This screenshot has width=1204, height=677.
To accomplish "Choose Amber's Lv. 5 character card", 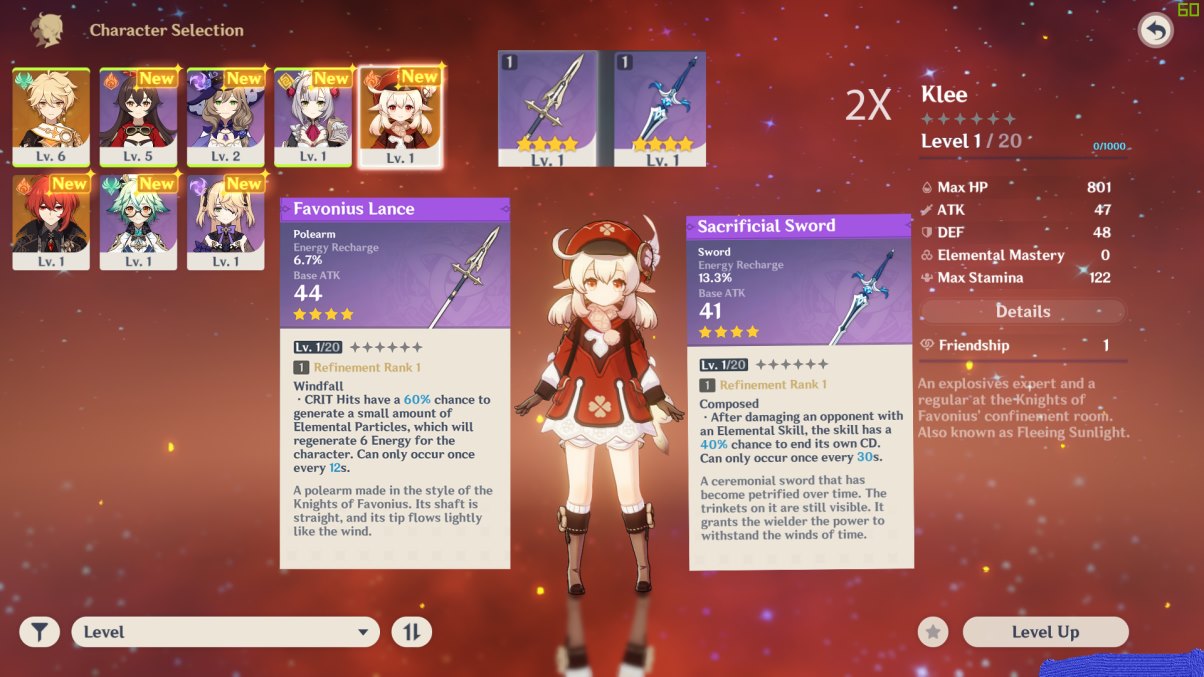I will click(138, 115).
